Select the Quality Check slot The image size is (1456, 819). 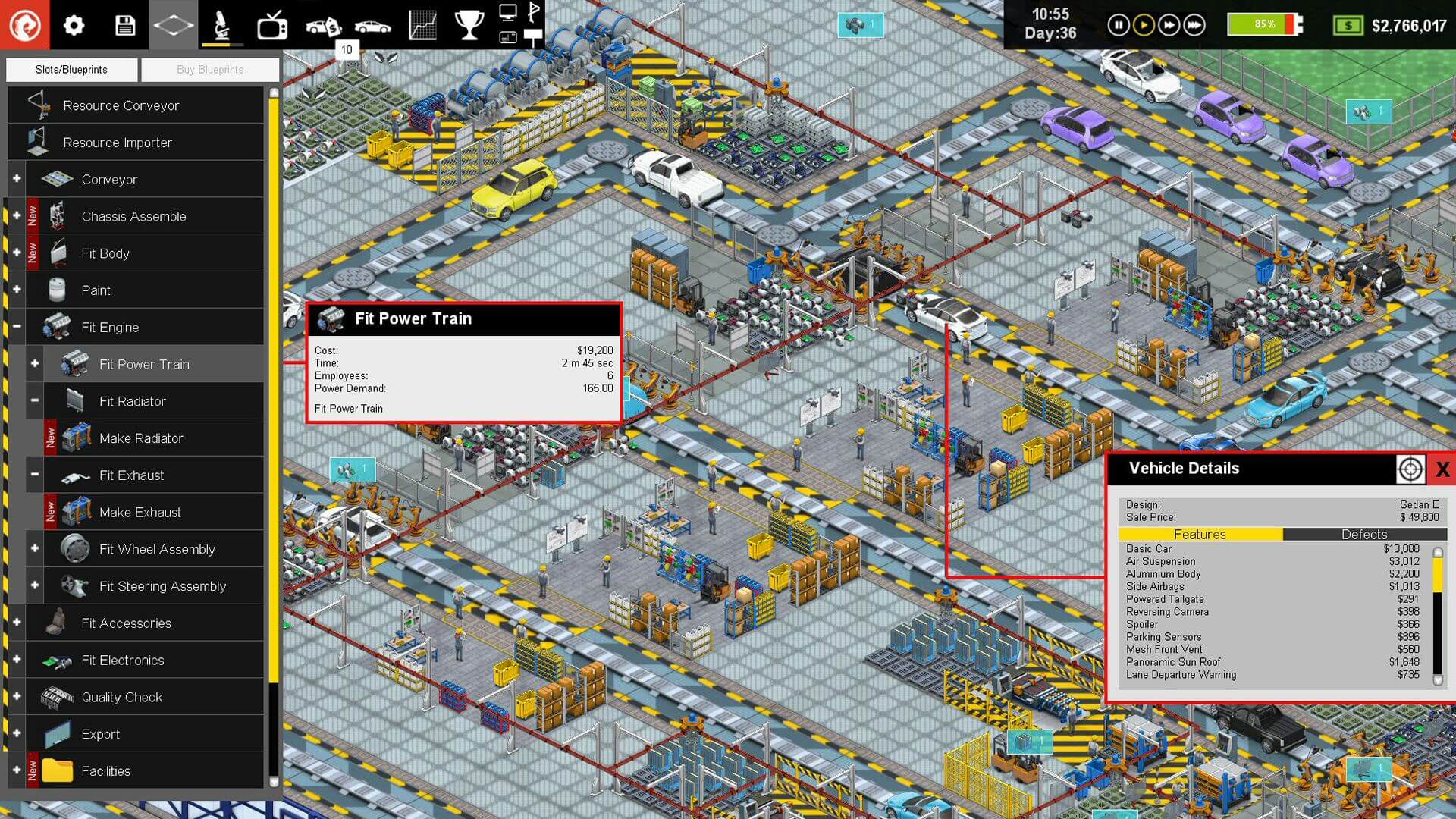pyautogui.click(x=121, y=697)
